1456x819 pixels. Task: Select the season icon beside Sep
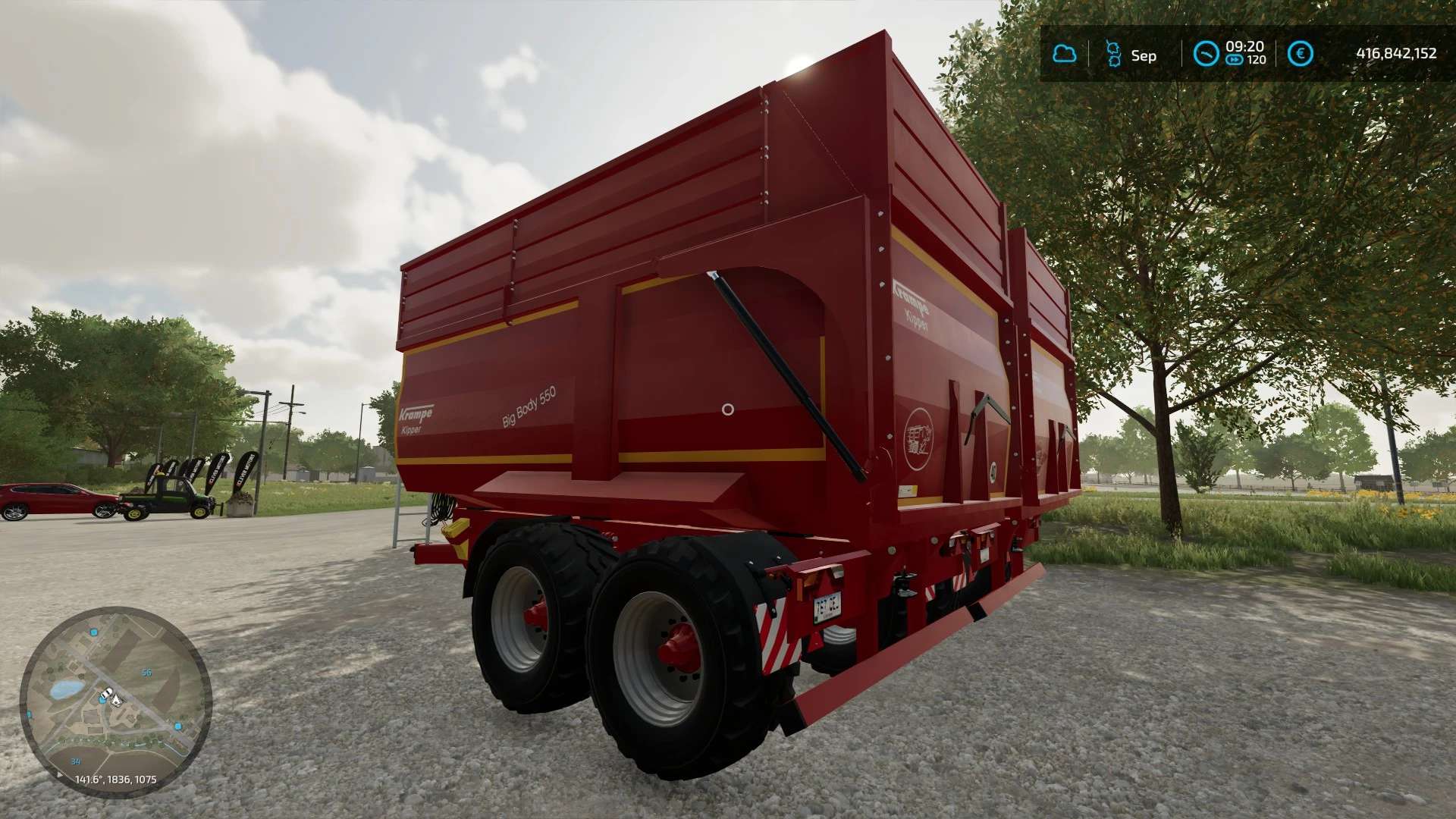pos(1113,54)
